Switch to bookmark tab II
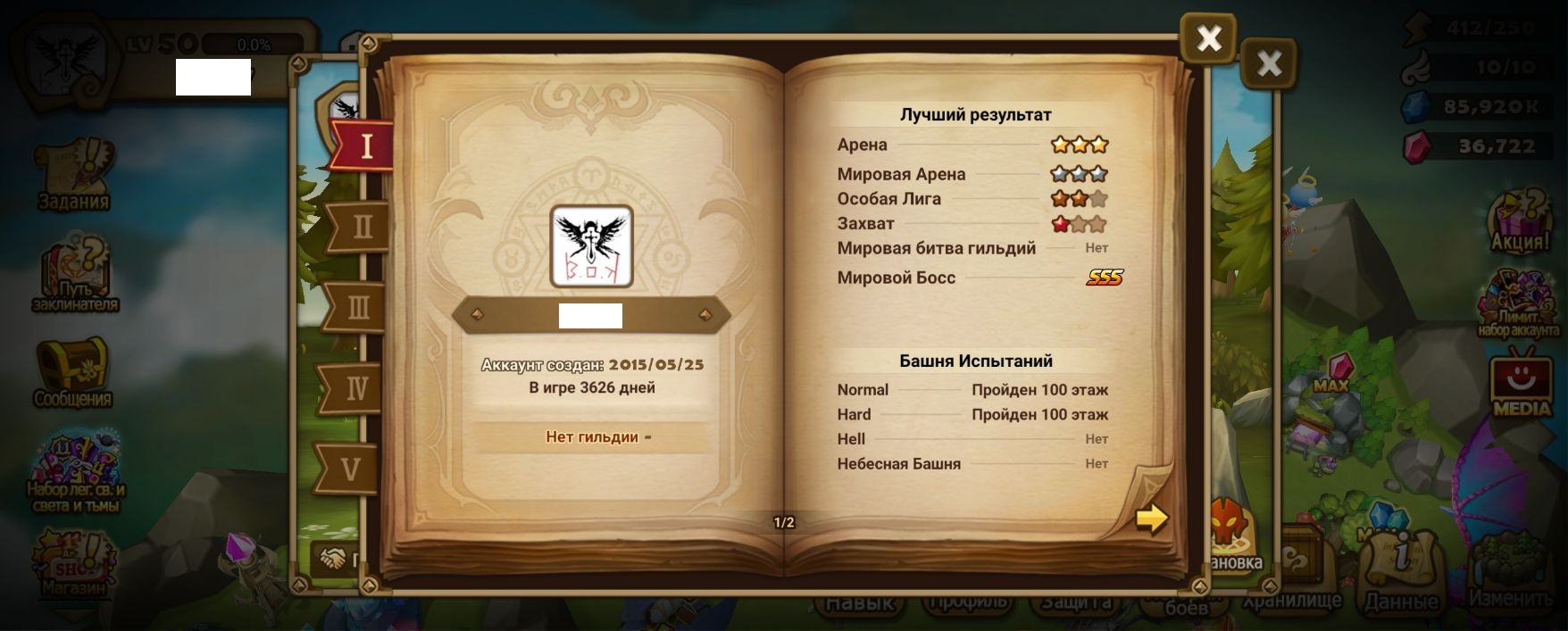 point(361,227)
